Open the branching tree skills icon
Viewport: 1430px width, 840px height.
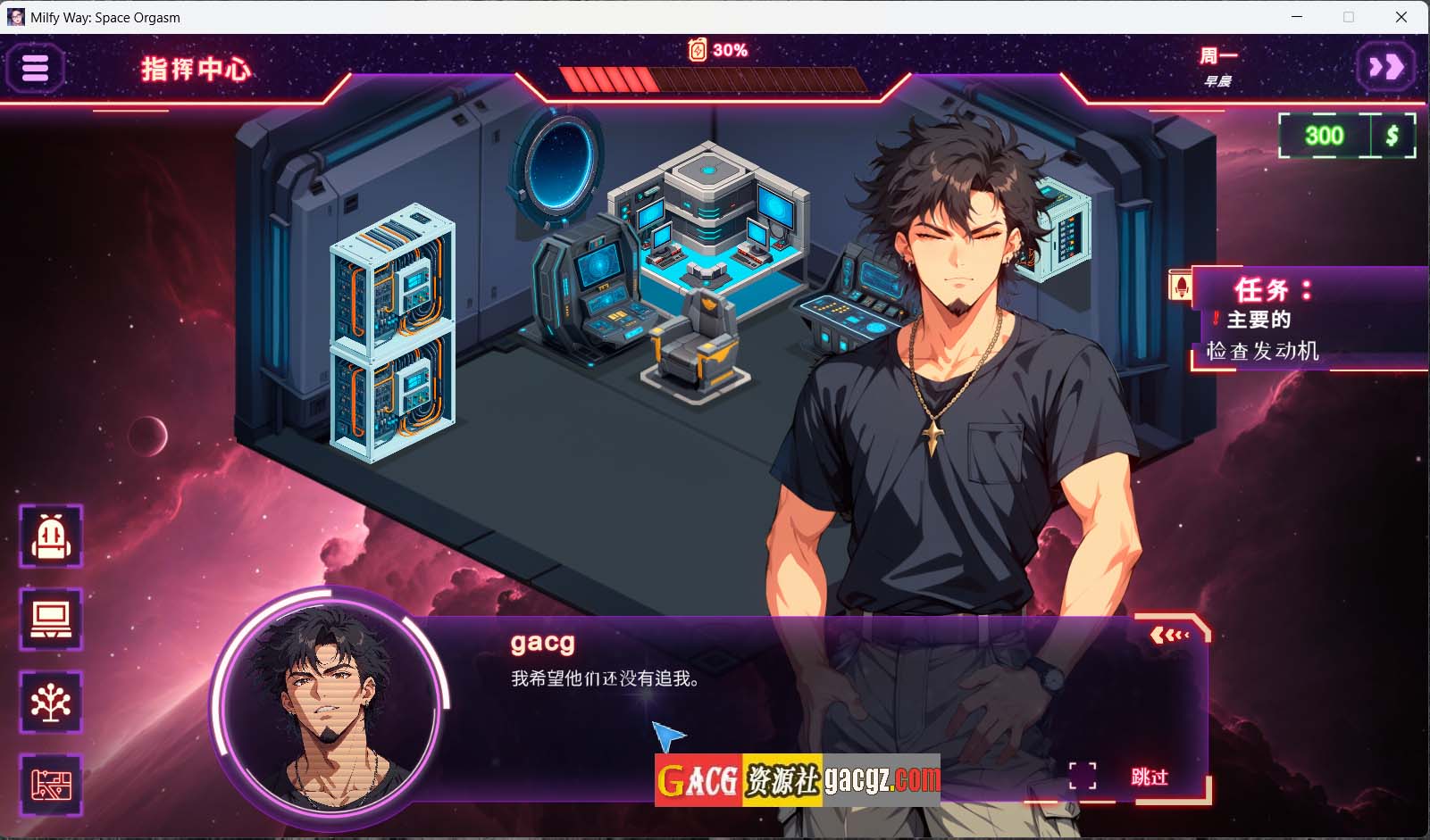[51, 702]
